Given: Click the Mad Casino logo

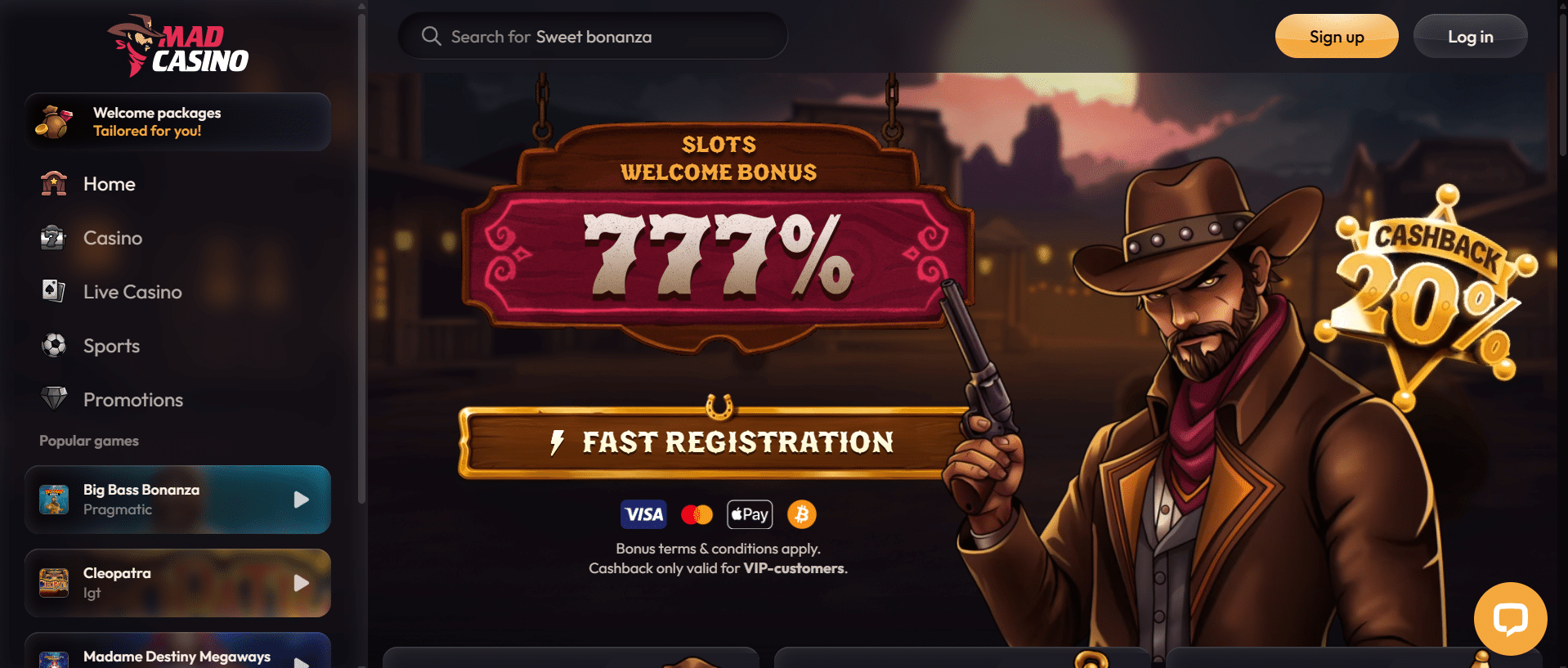Looking at the screenshot, I should 178,46.
